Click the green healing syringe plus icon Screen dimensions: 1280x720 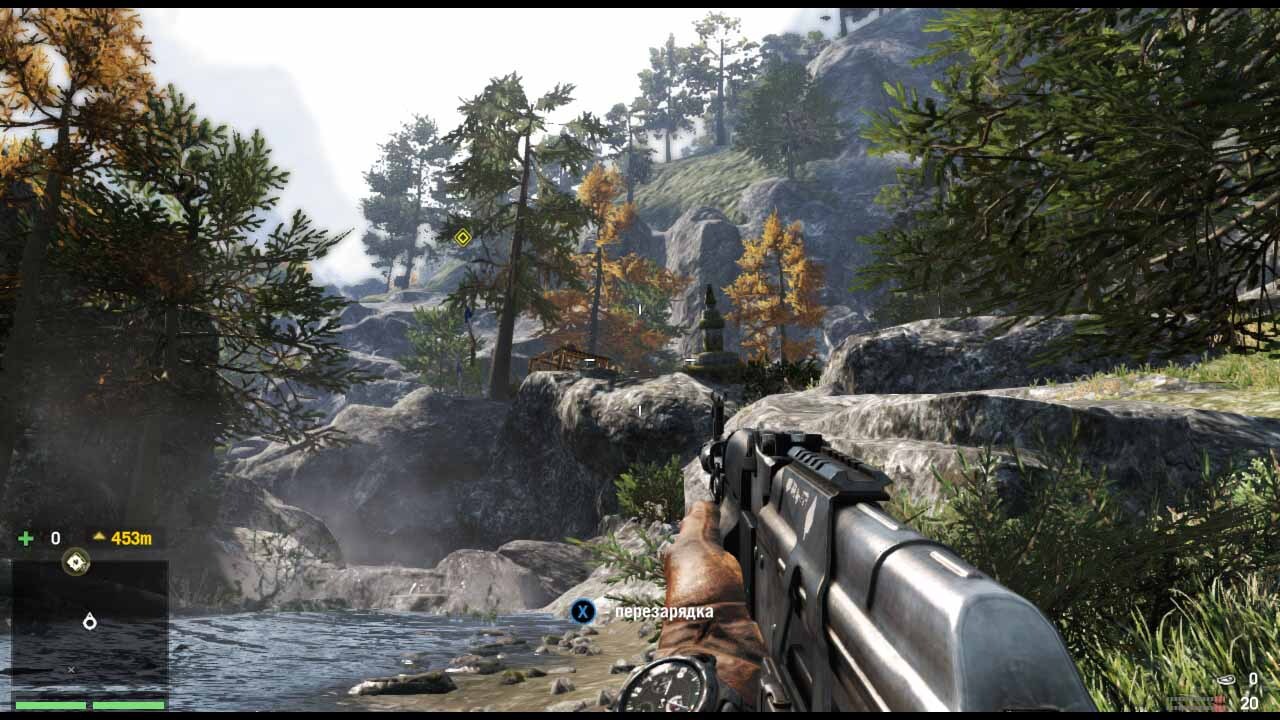point(26,539)
